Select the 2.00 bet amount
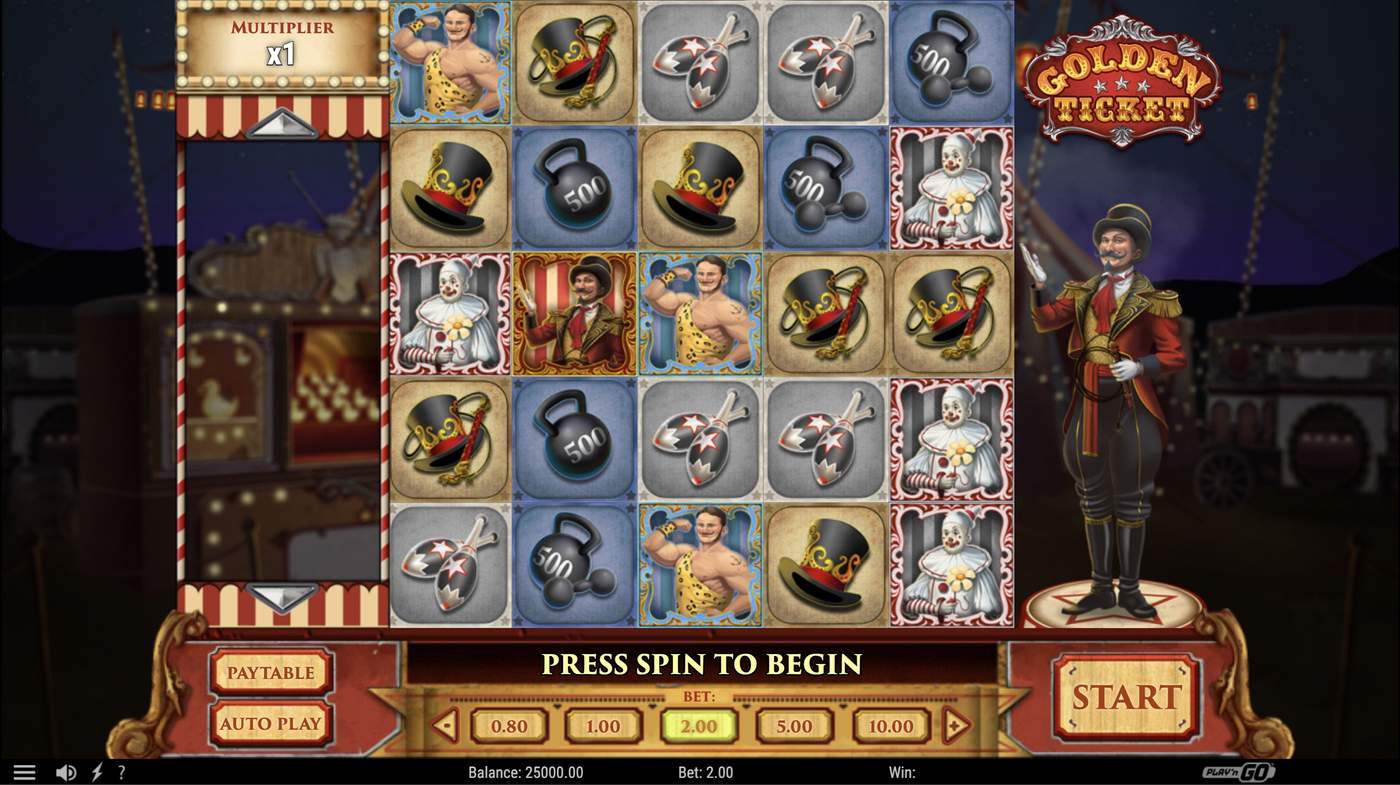1400x785 pixels. (698, 727)
